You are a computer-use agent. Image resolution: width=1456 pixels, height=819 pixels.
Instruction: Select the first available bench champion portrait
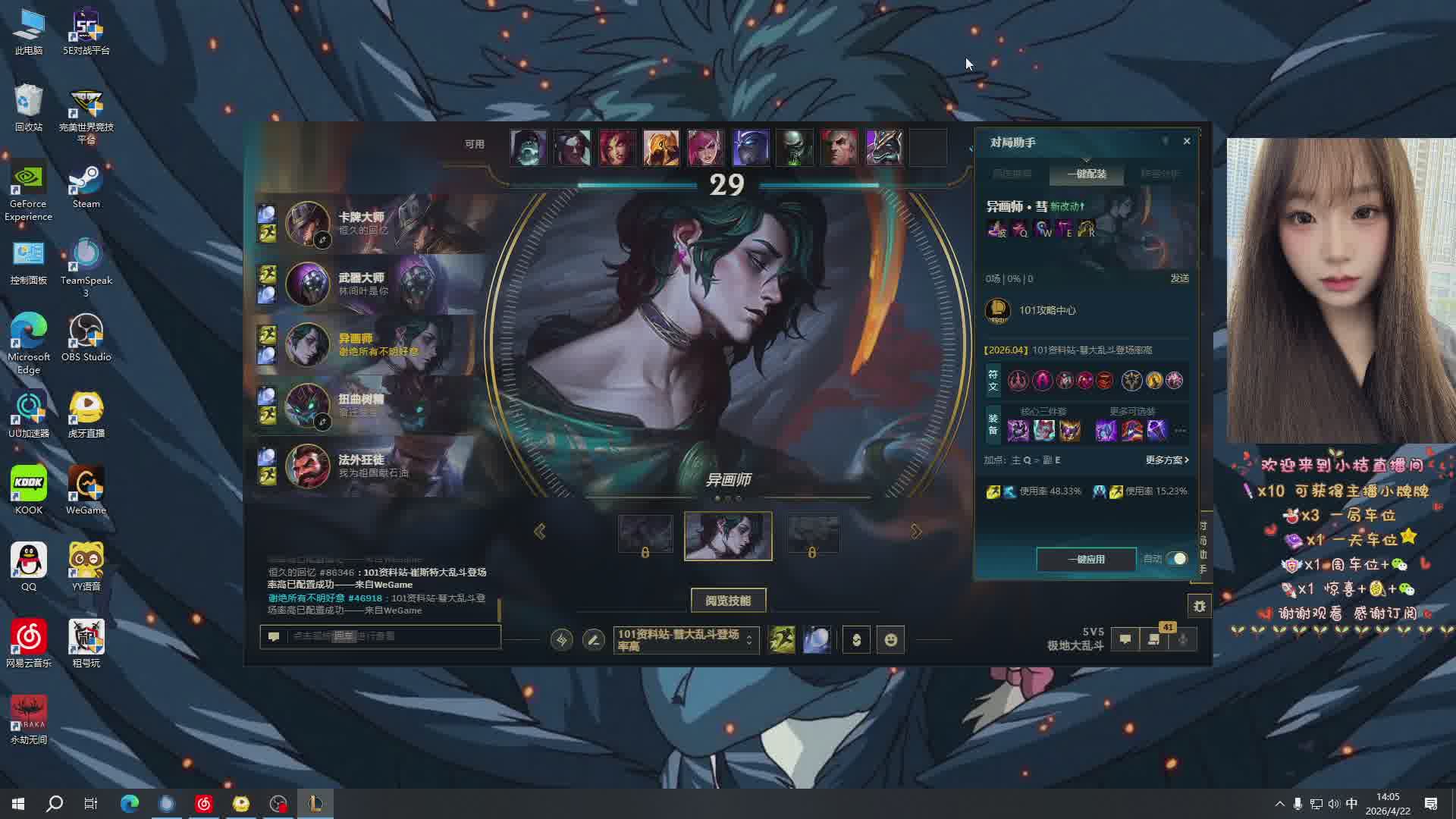click(x=528, y=147)
